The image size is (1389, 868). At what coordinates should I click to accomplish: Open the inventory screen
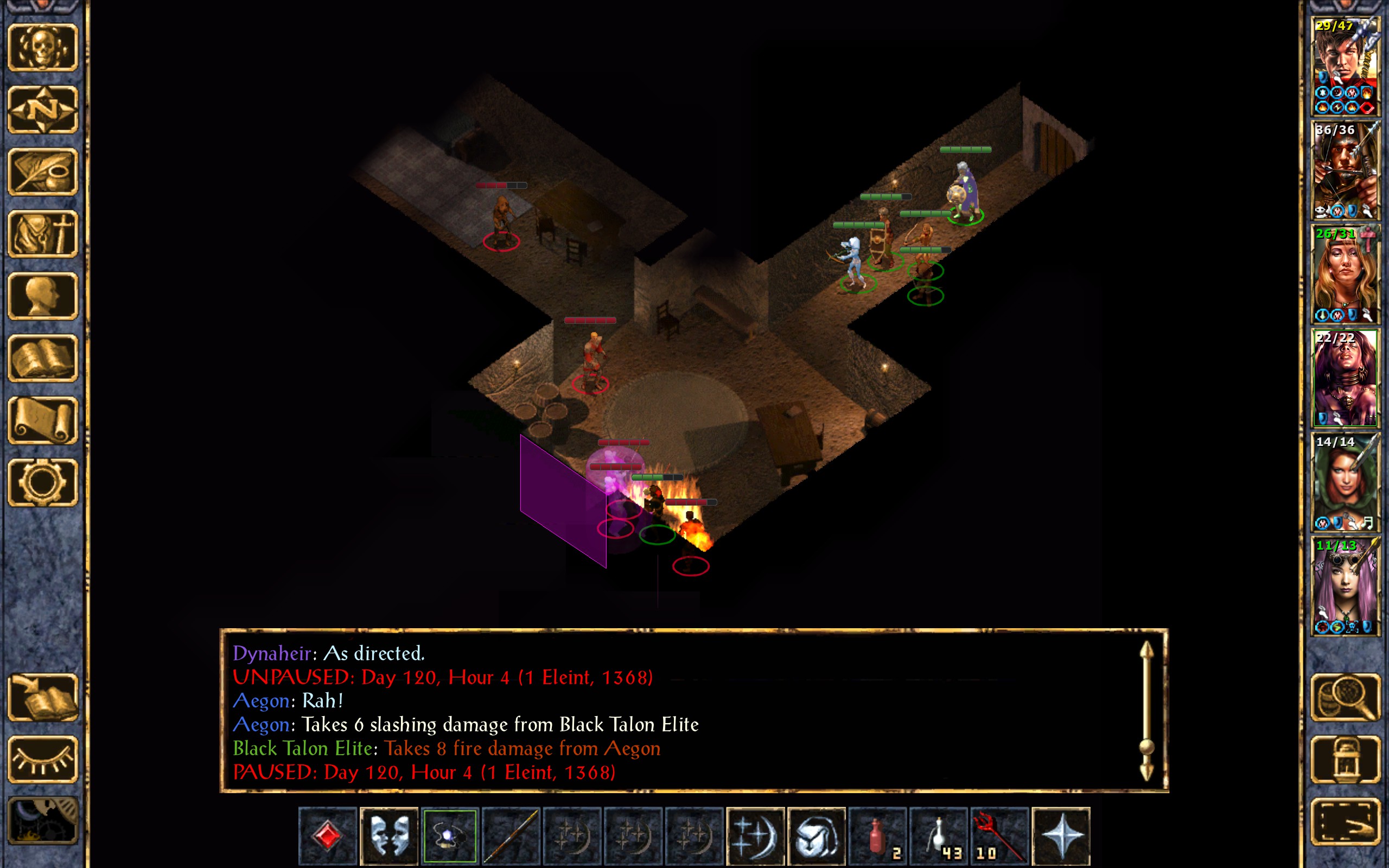click(x=43, y=234)
